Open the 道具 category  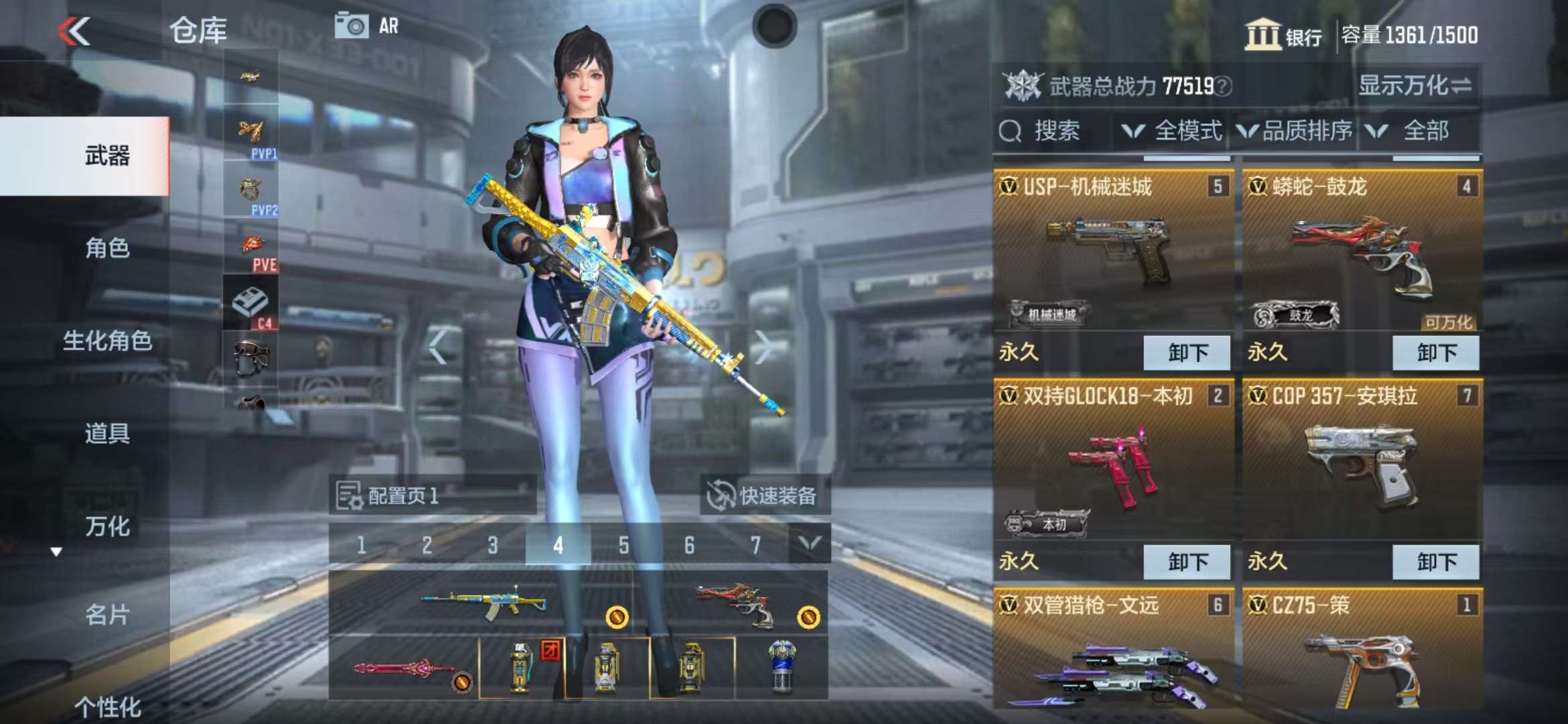(x=107, y=433)
